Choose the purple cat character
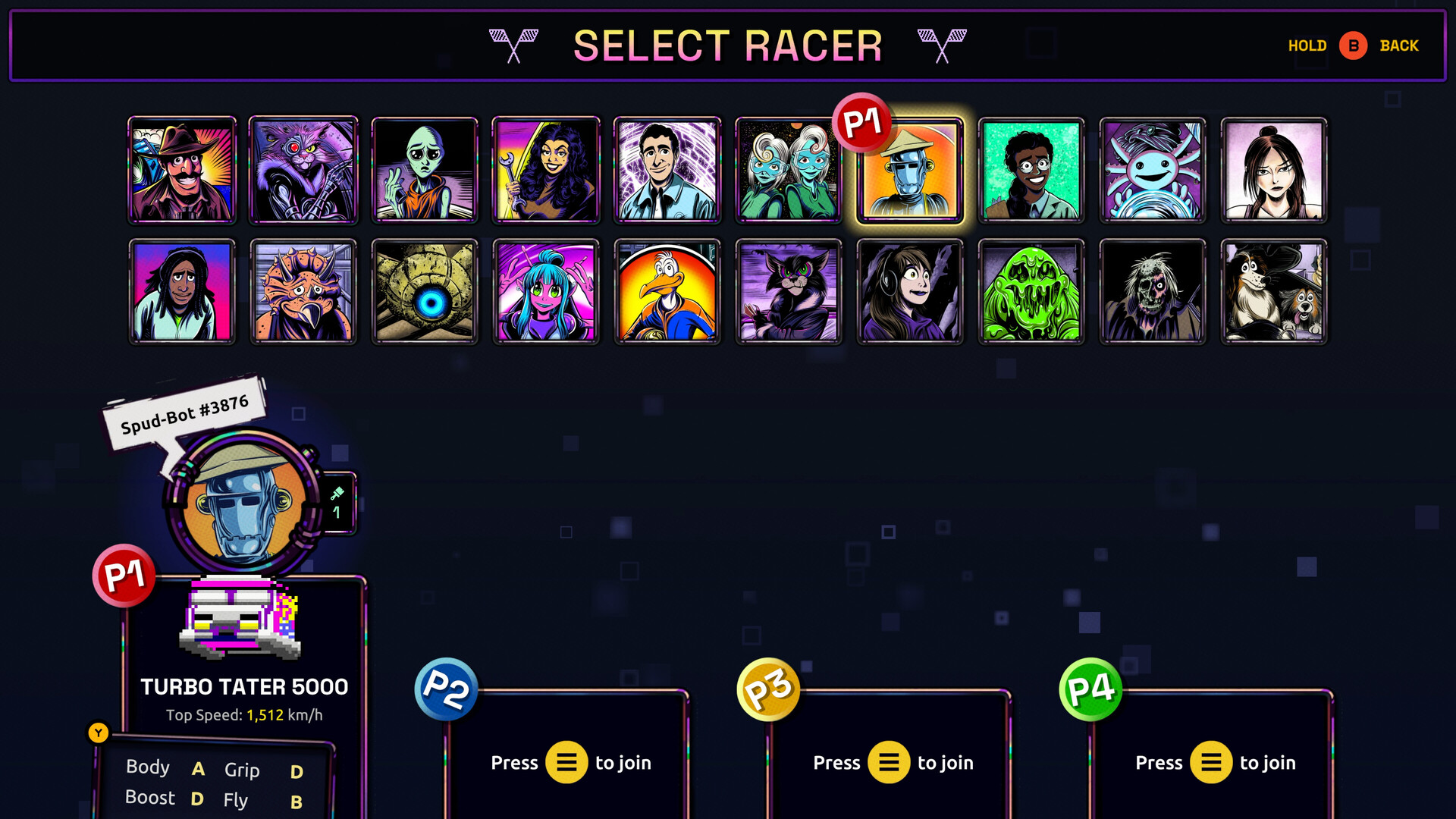The width and height of the screenshot is (1456, 819). pyautogui.click(x=303, y=168)
